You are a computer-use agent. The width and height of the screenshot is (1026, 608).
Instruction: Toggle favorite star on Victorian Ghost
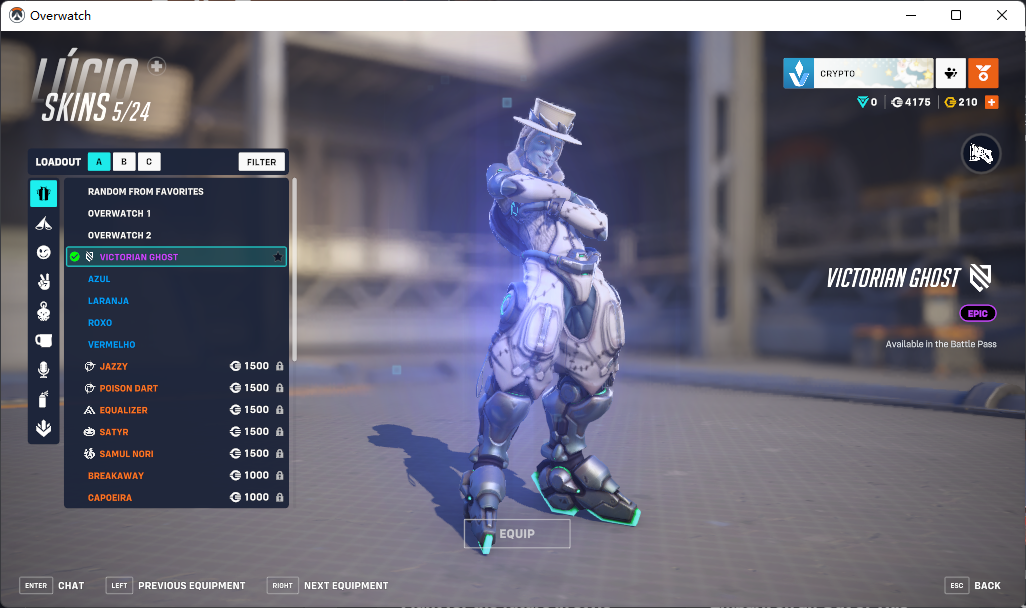pos(277,257)
